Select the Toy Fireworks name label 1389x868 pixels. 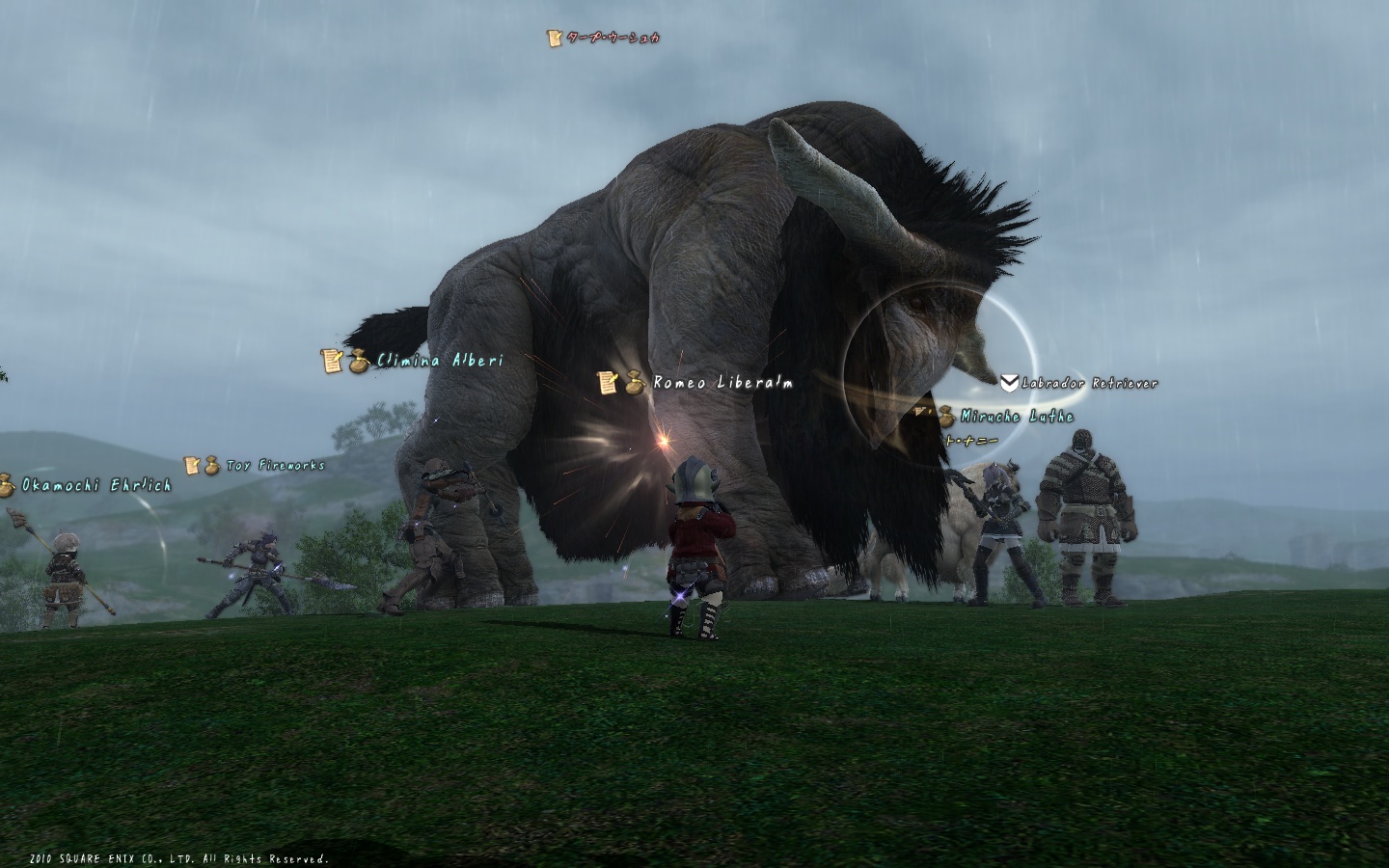275,466
